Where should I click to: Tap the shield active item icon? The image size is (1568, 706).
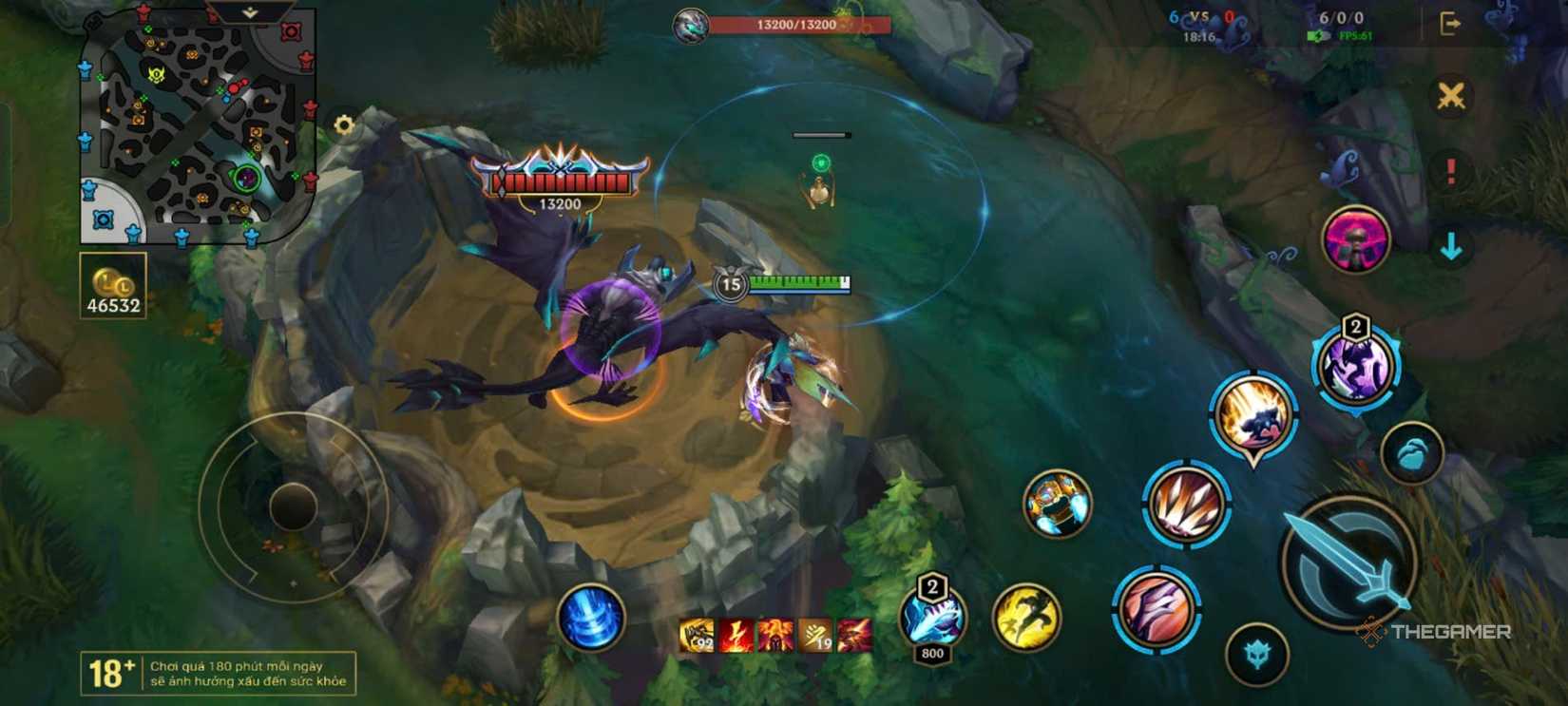1059,508
